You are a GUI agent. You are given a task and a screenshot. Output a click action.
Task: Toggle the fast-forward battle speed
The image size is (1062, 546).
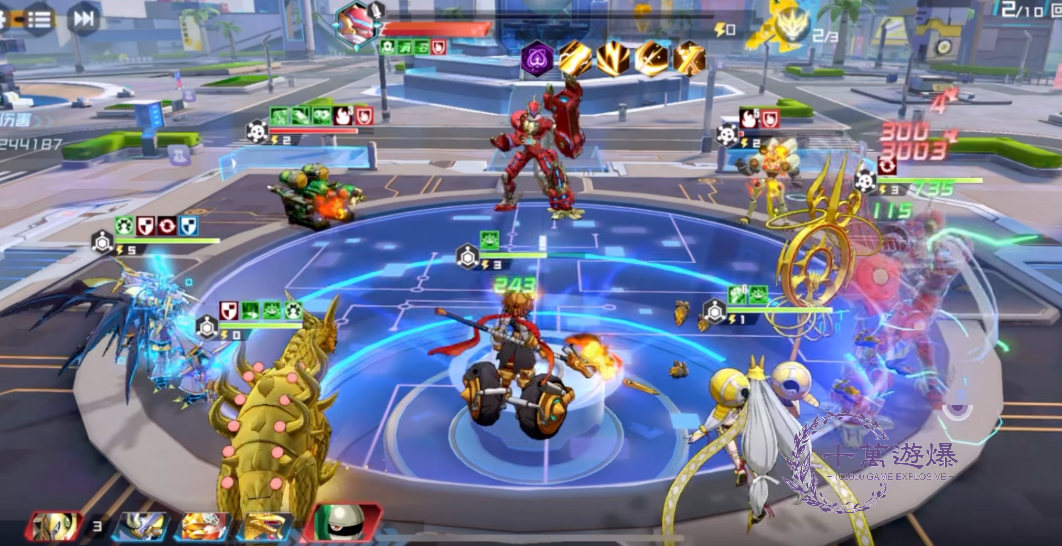pyautogui.click(x=84, y=17)
